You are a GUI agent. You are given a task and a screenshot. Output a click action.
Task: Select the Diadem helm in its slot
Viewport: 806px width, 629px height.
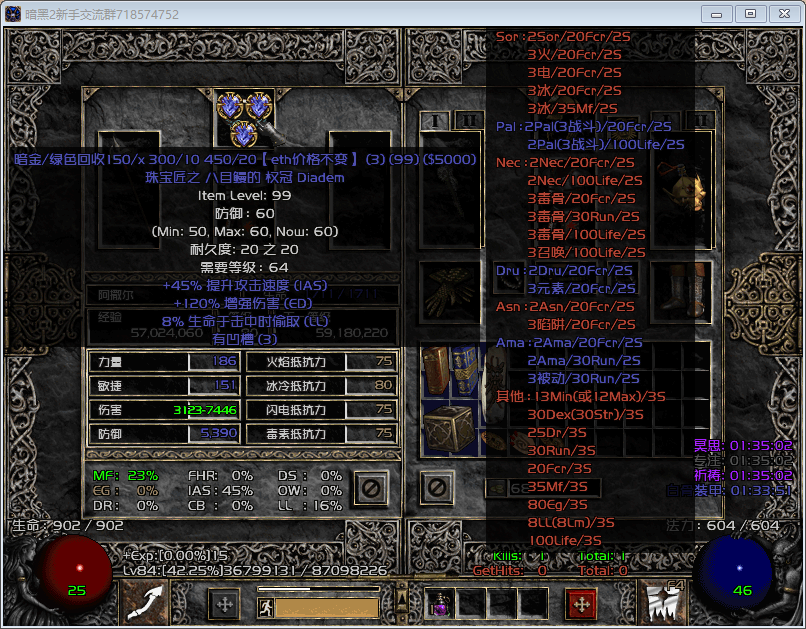click(244, 119)
